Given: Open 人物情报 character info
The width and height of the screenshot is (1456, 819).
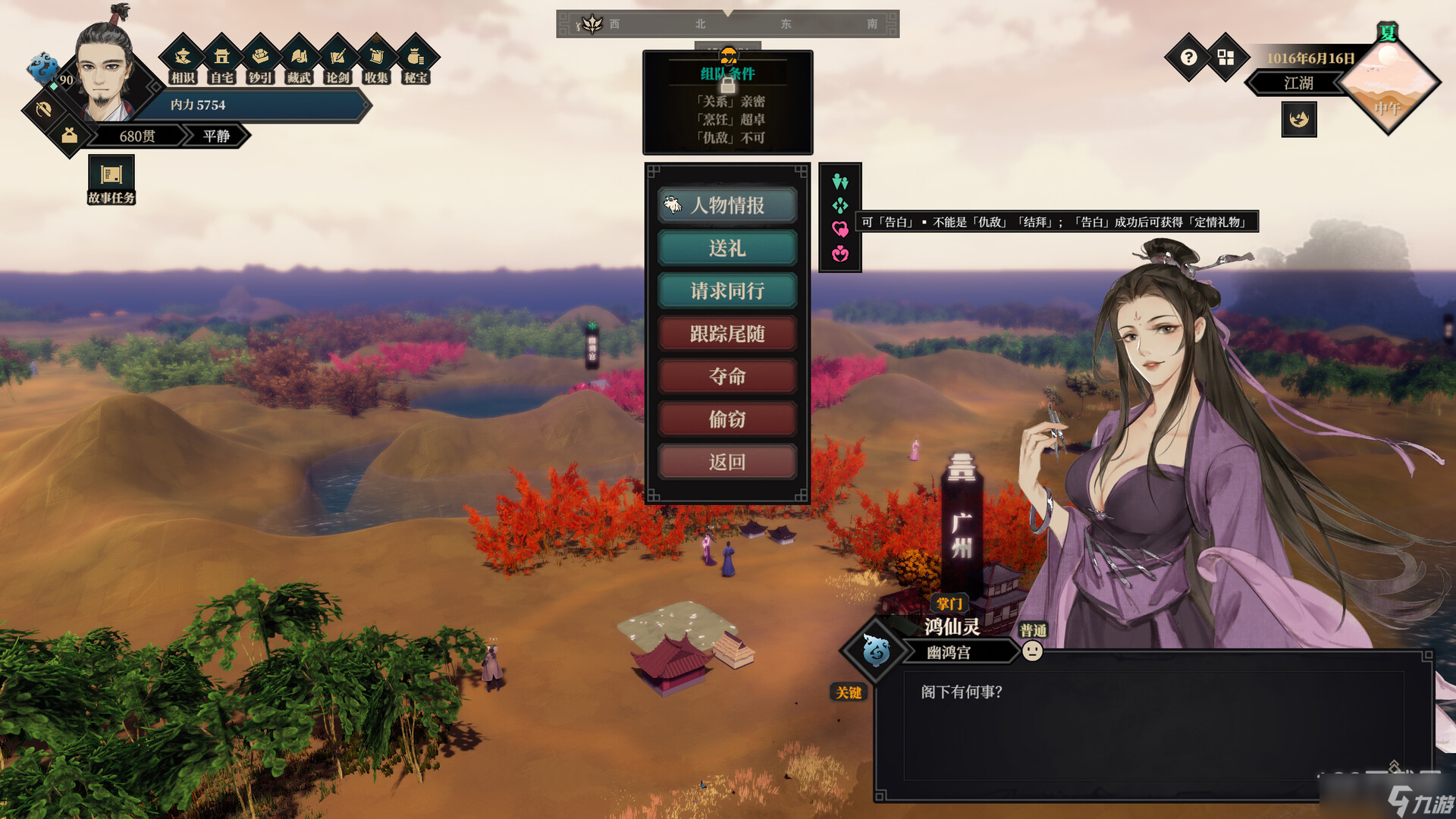Looking at the screenshot, I should (x=726, y=206).
